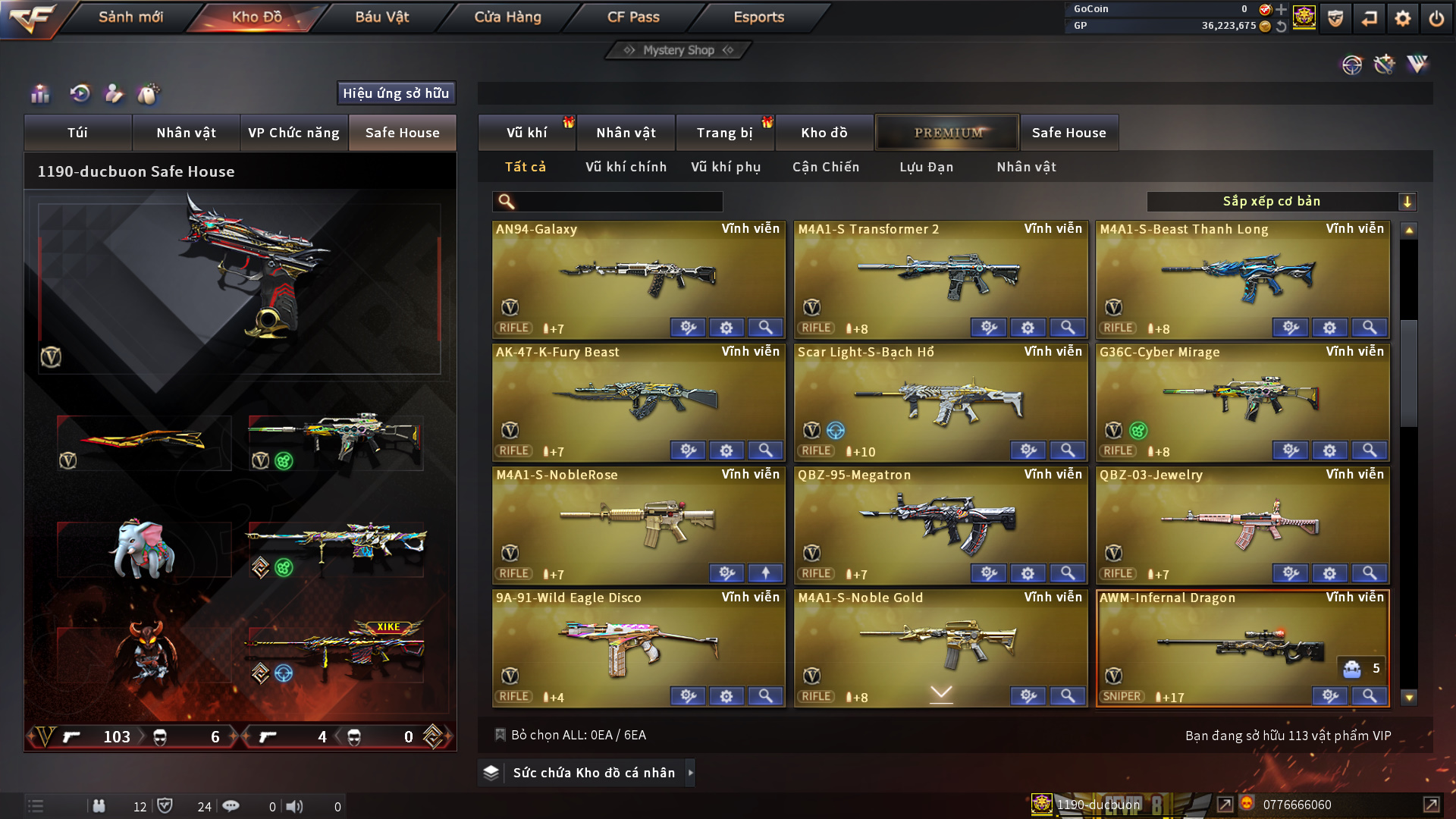The height and width of the screenshot is (819, 1456).
Task: Open settings with the top gear icon
Action: click(x=1402, y=18)
